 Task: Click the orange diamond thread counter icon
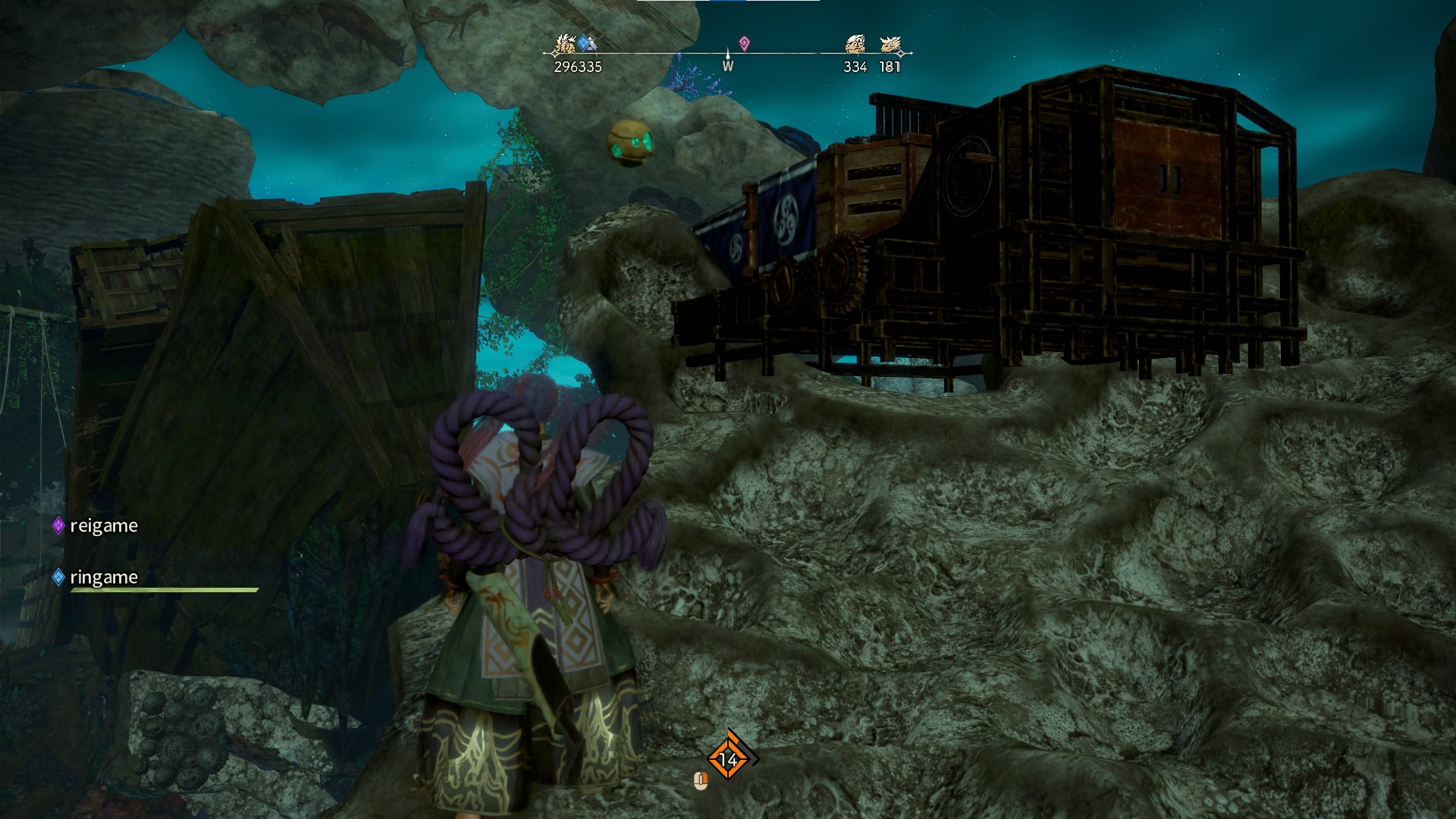click(x=728, y=758)
